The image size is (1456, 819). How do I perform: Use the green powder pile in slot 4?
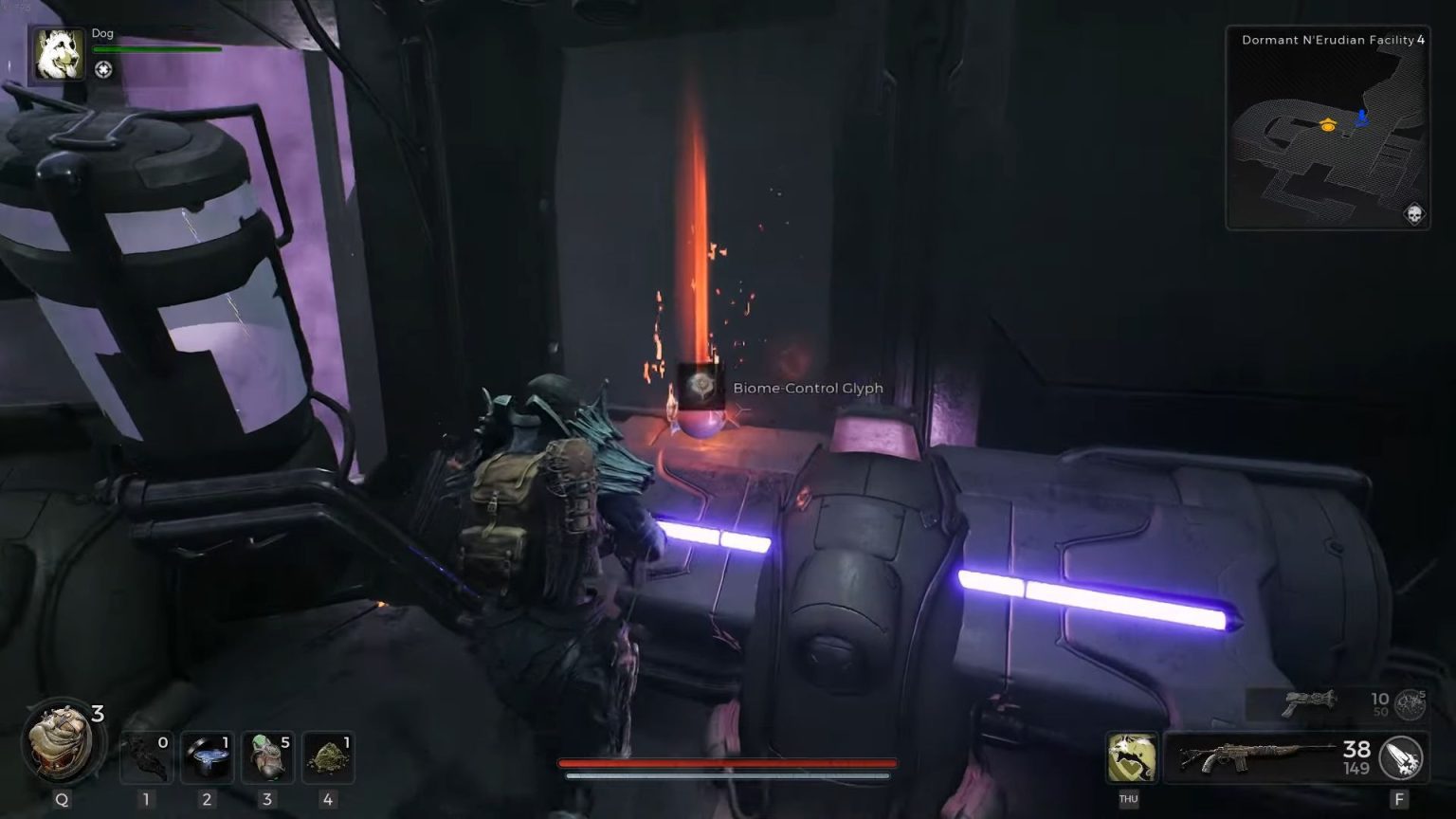pyautogui.click(x=328, y=757)
